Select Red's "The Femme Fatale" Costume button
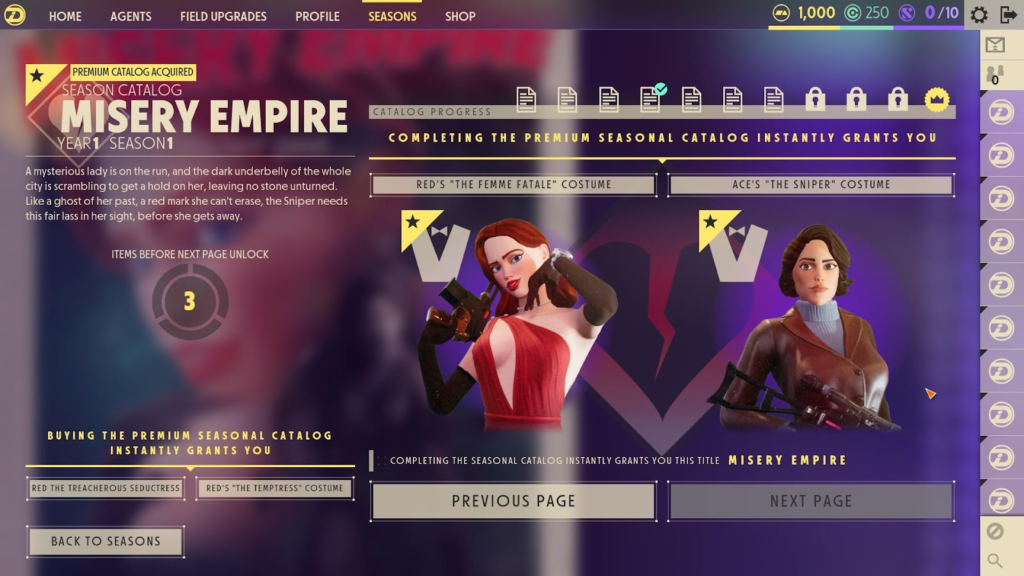1024x576 pixels. [513, 185]
